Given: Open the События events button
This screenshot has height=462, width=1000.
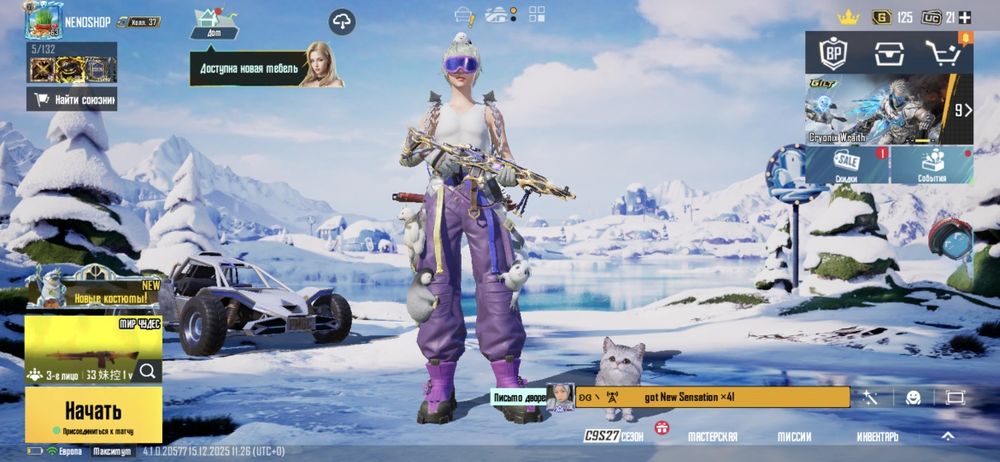Looking at the screenshot, I should pyautogui.click(x=932, y=165).
